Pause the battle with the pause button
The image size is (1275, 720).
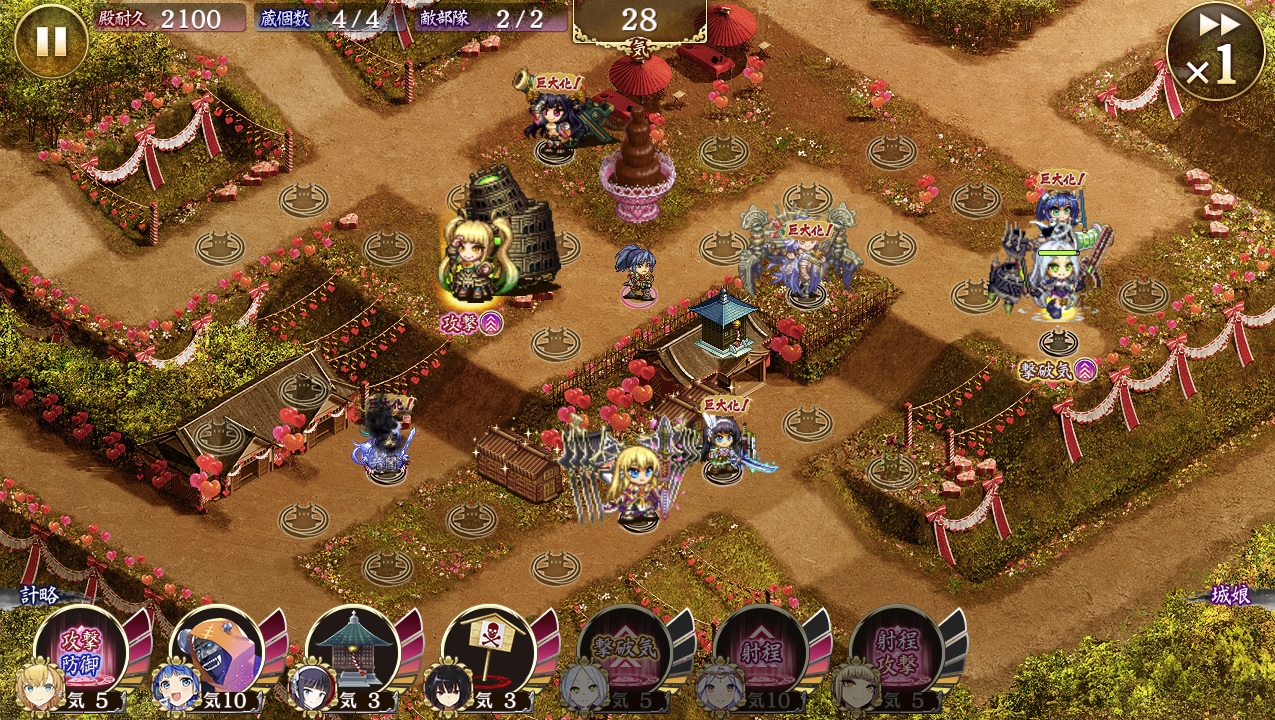click(x=50, y=41)
